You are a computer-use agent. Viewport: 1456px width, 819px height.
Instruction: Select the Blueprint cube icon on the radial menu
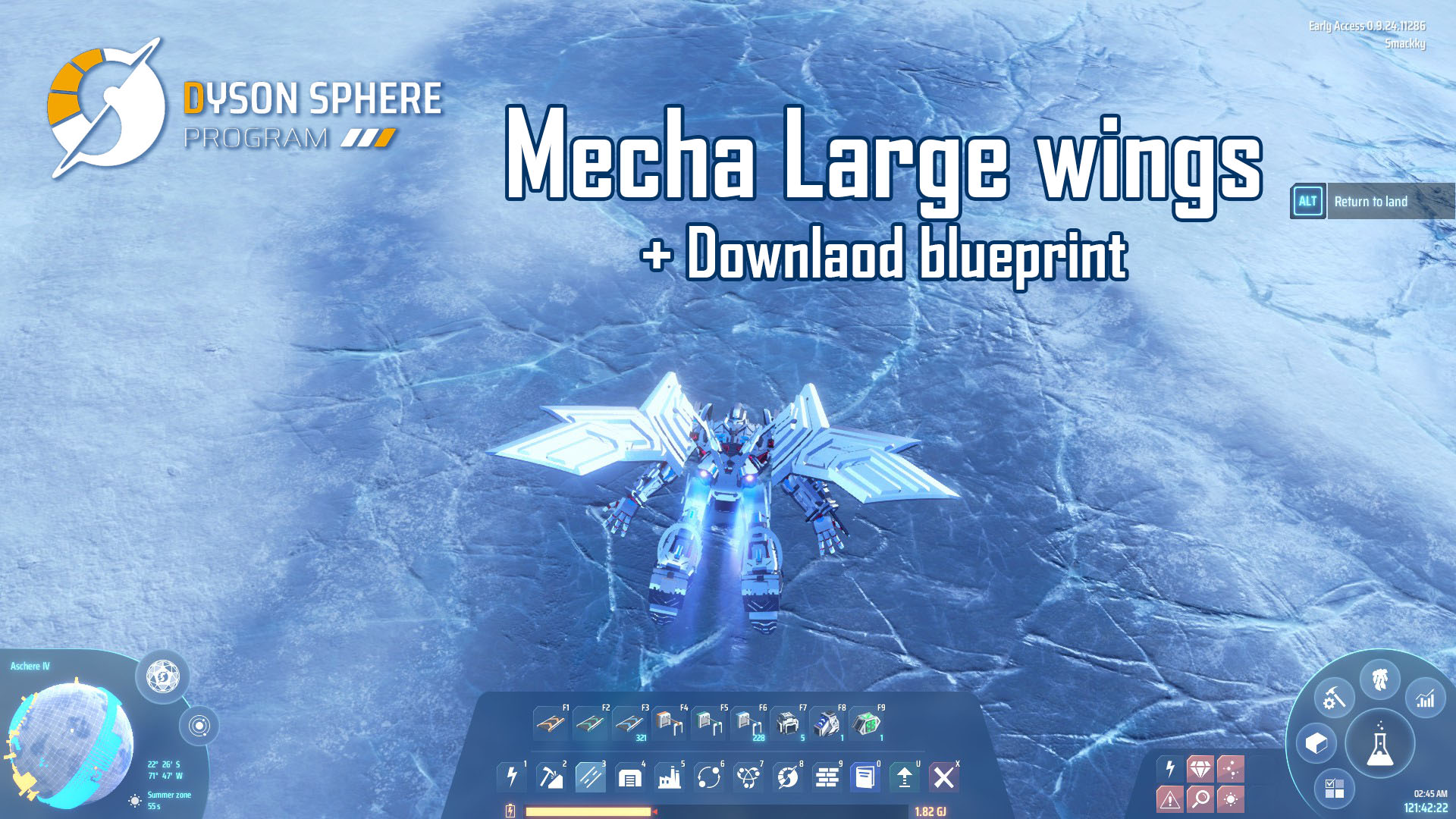(x=1316, y=744)
